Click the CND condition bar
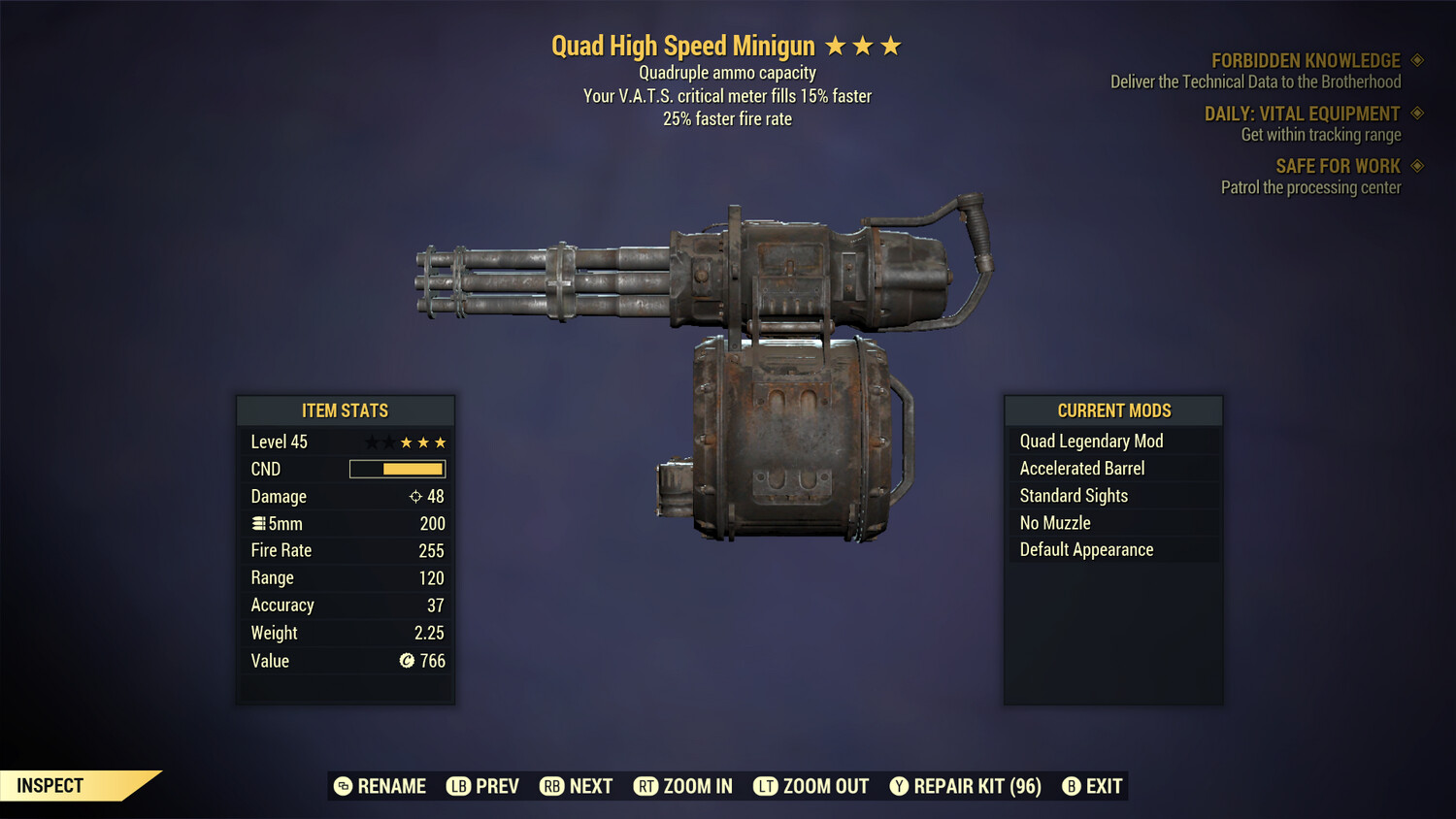1456x819 pixels. (397, 469)
